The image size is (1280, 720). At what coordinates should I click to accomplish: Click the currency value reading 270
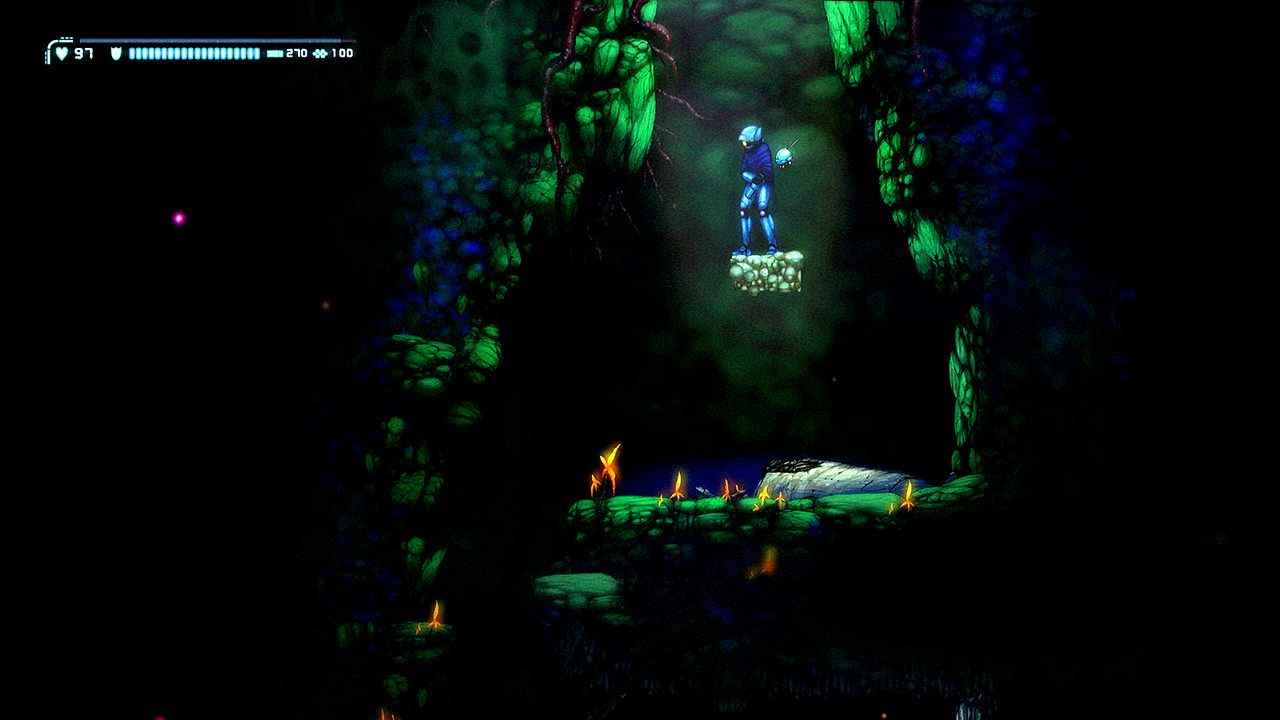pos(296,53)
